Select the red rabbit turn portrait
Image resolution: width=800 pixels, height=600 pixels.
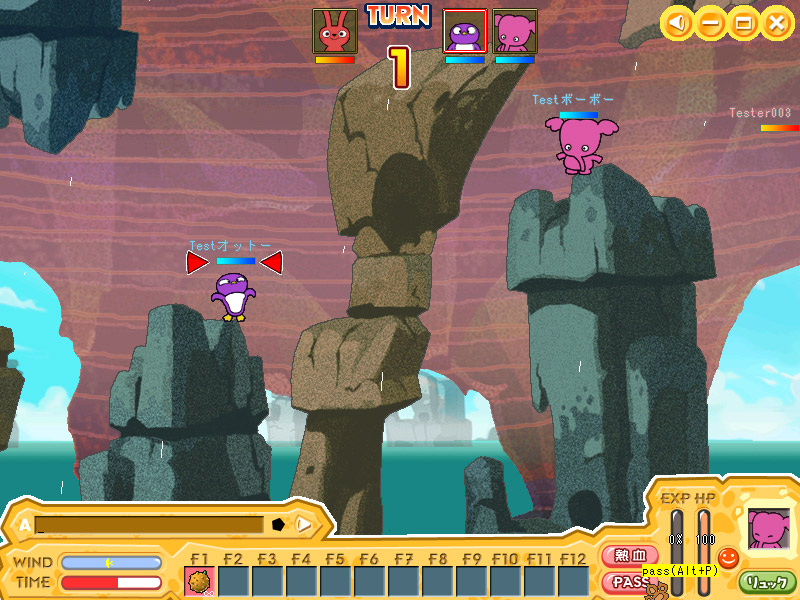click(x=334, y=31)
